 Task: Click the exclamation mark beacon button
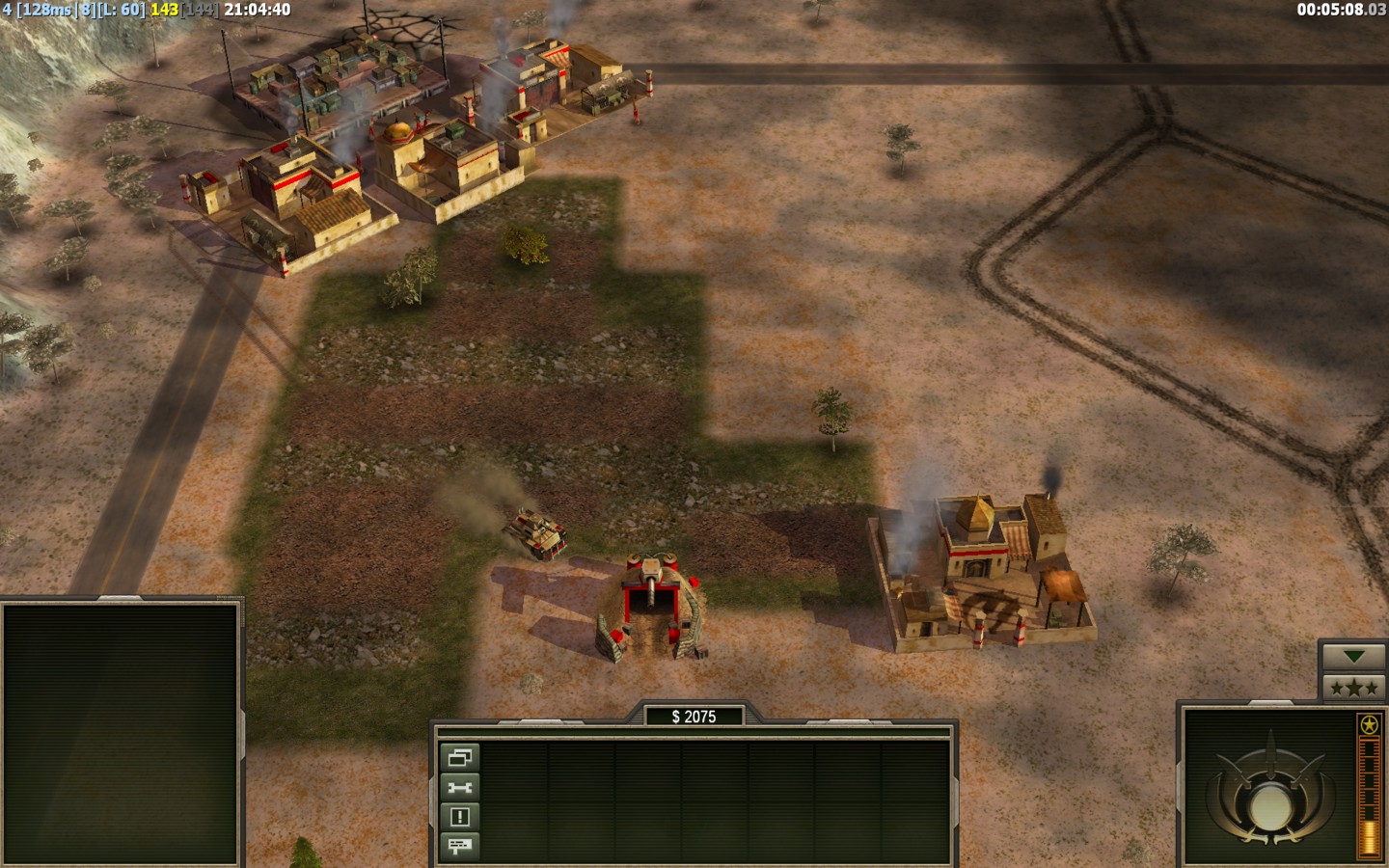459,817
